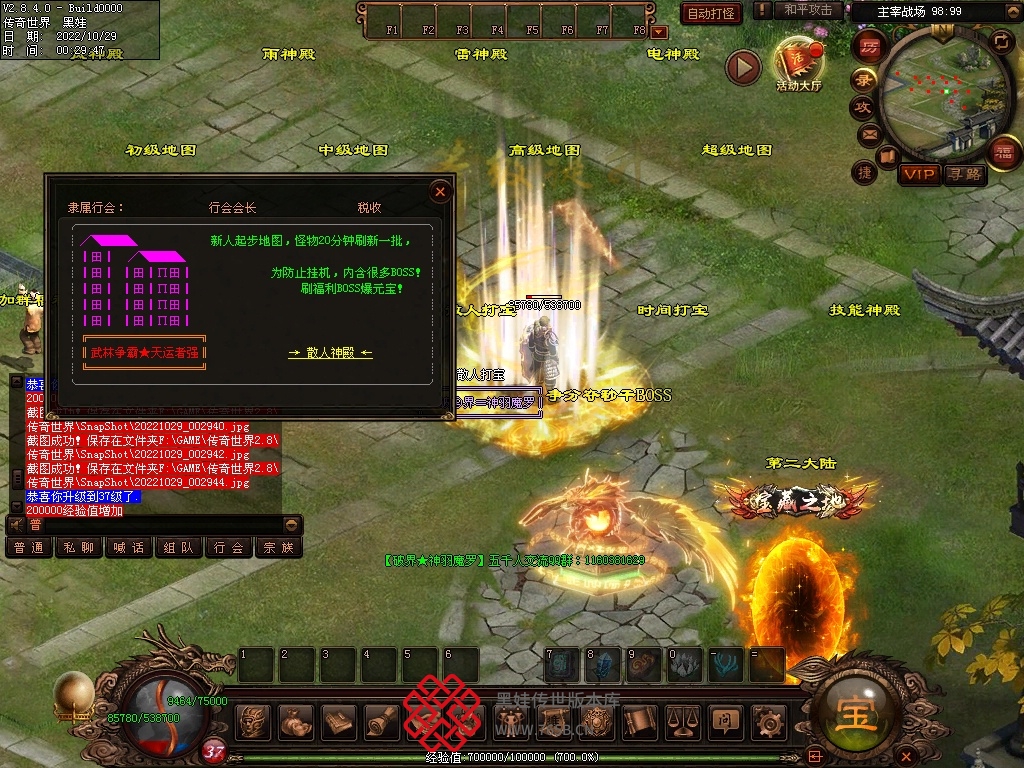Click the round play arrow button
This screenshot has height=768, width=1024.
[743, 67]
